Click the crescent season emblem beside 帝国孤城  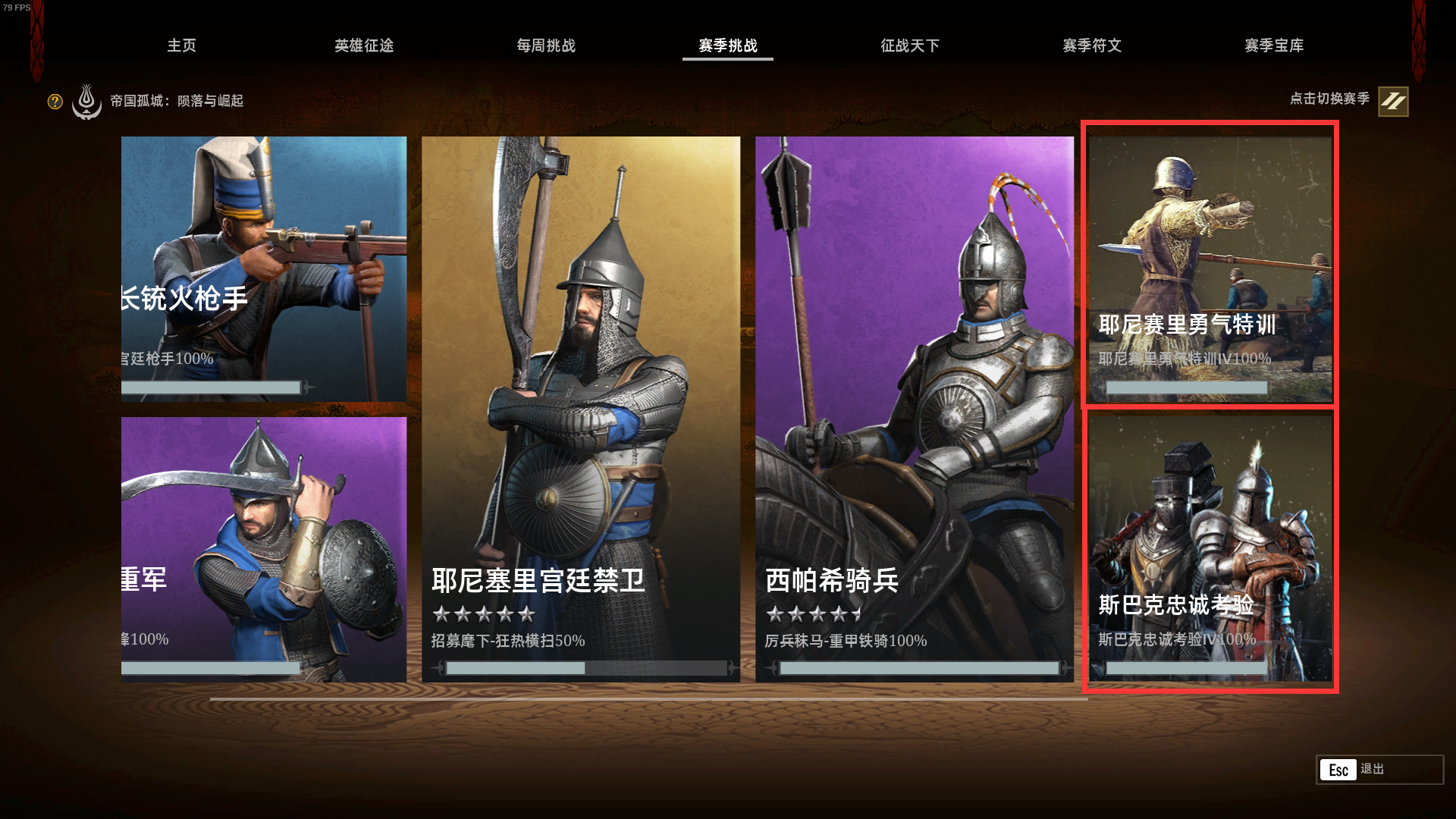(x=86, y=101)
